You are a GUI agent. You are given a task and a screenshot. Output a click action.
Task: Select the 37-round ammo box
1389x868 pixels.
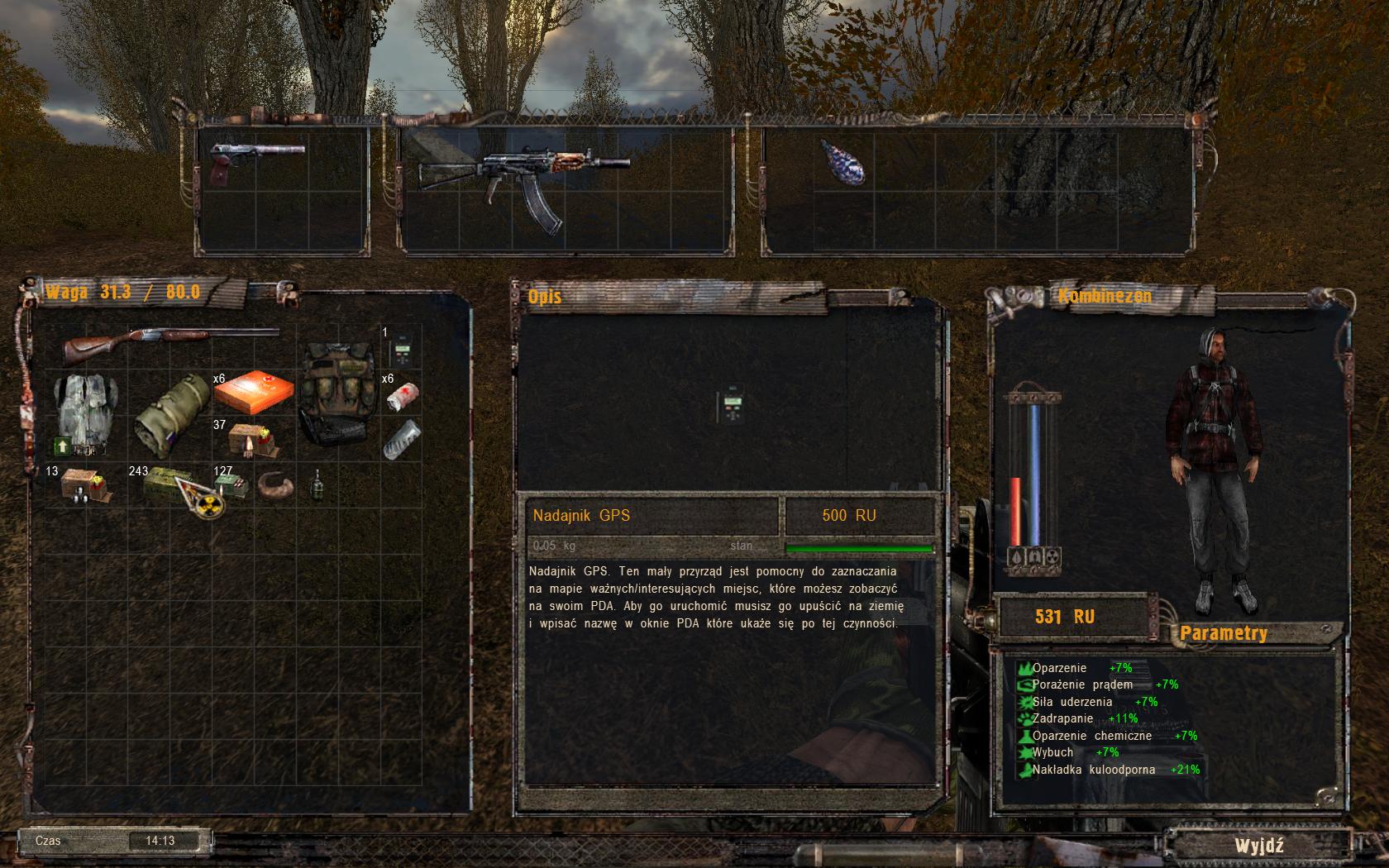[253, 441]
